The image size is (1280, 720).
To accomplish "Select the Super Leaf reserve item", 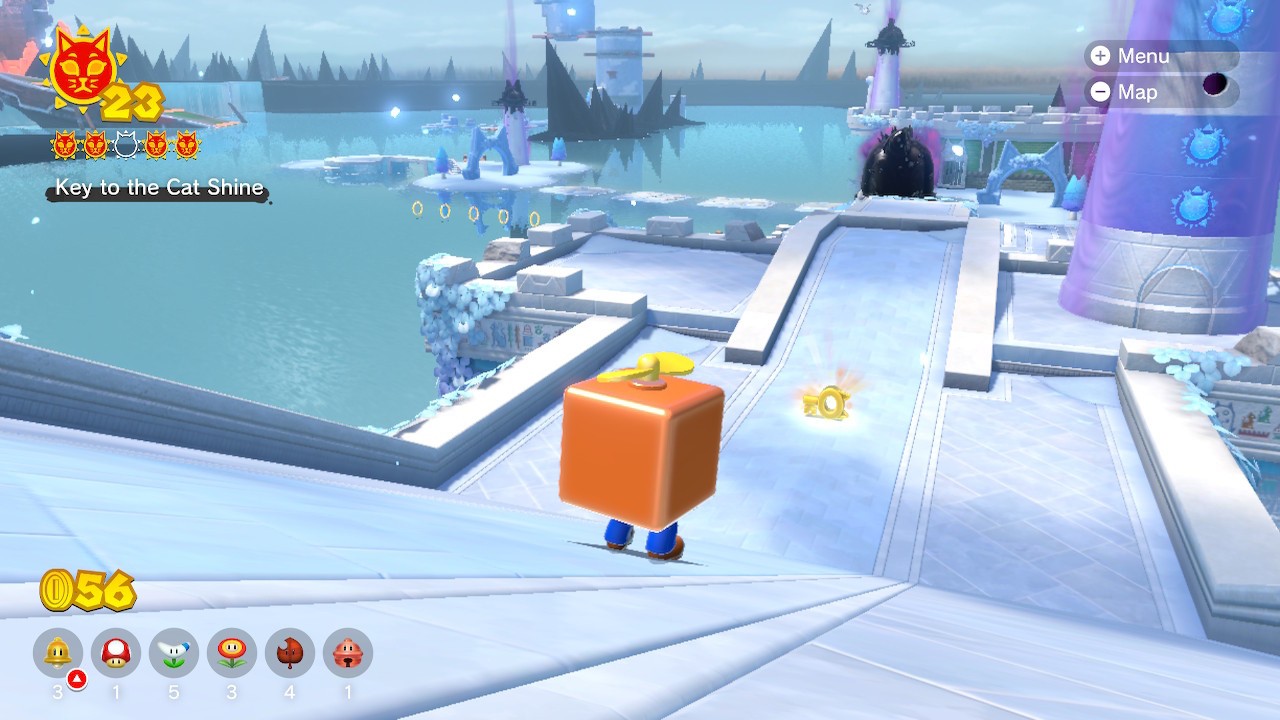I will coord(290,654).
